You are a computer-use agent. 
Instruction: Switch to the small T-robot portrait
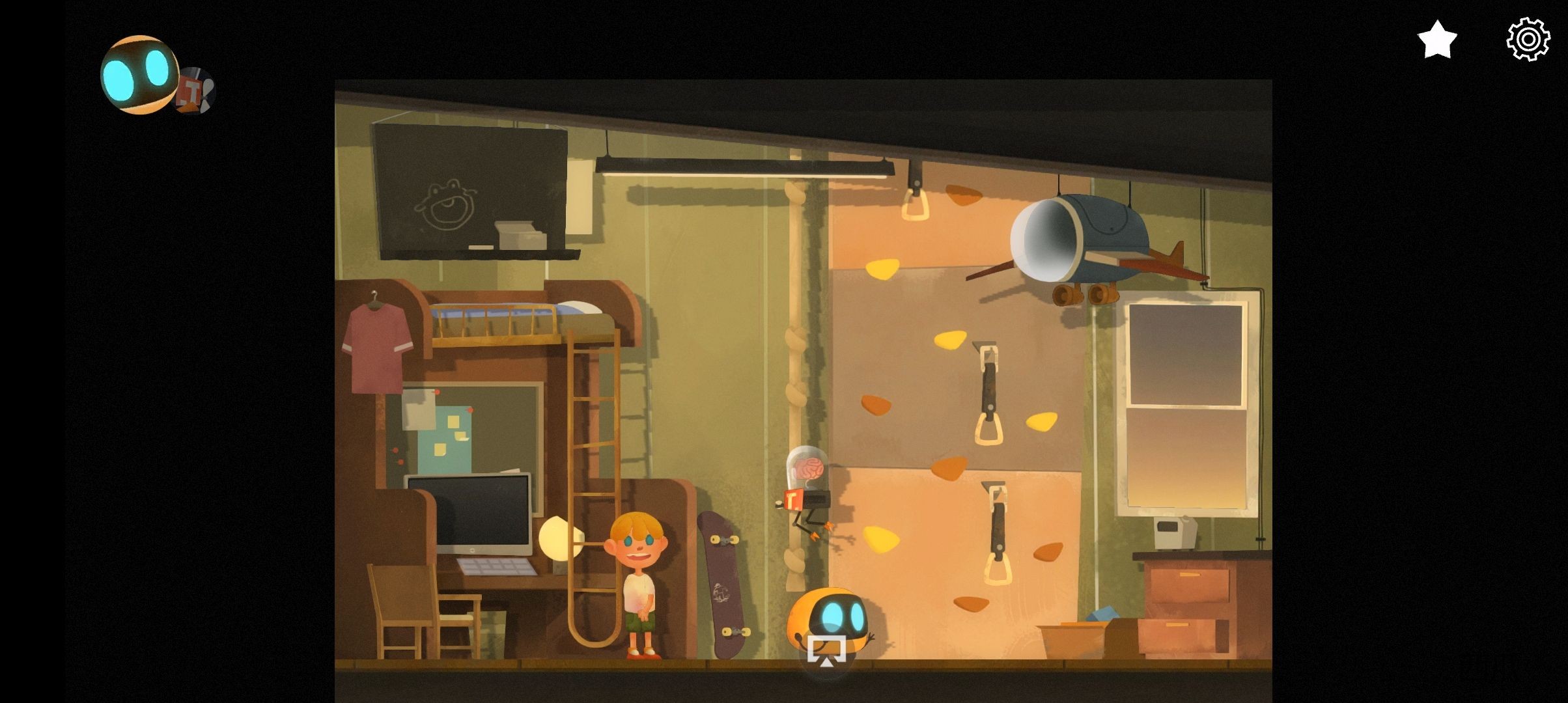coord(196,92)
